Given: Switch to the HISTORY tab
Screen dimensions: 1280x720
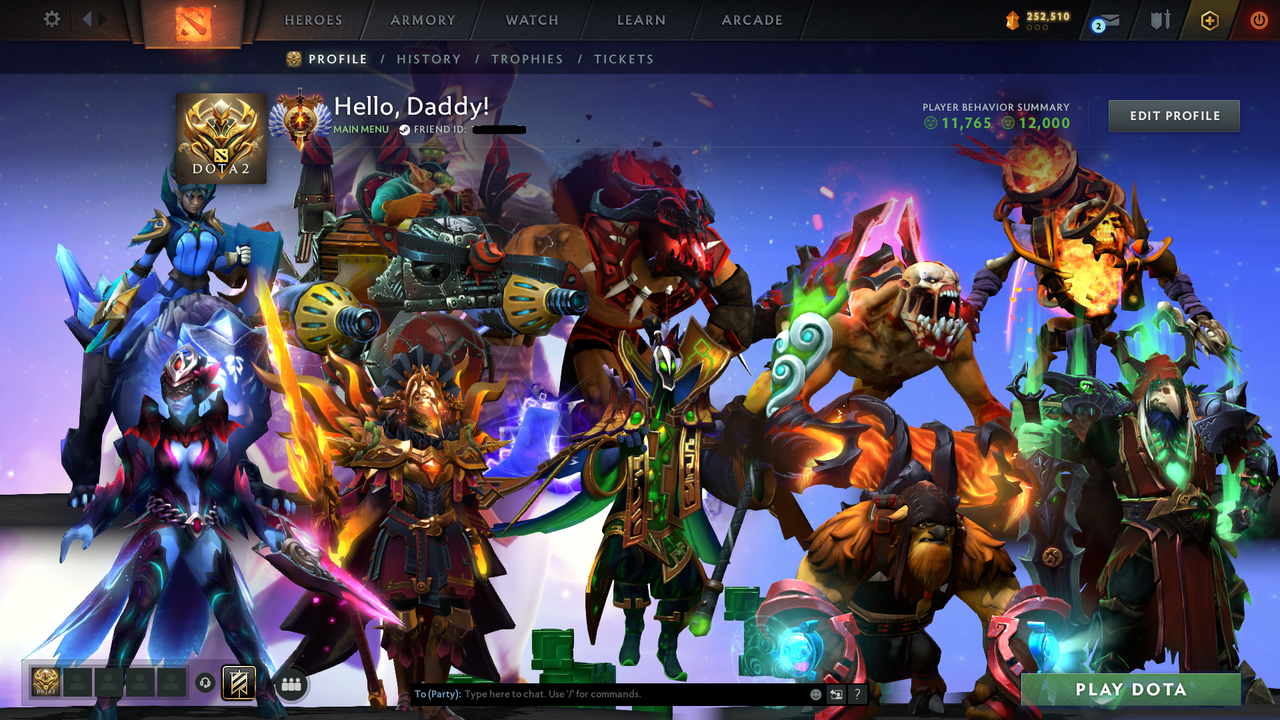Looking at the screenshot, I should 429,59.
